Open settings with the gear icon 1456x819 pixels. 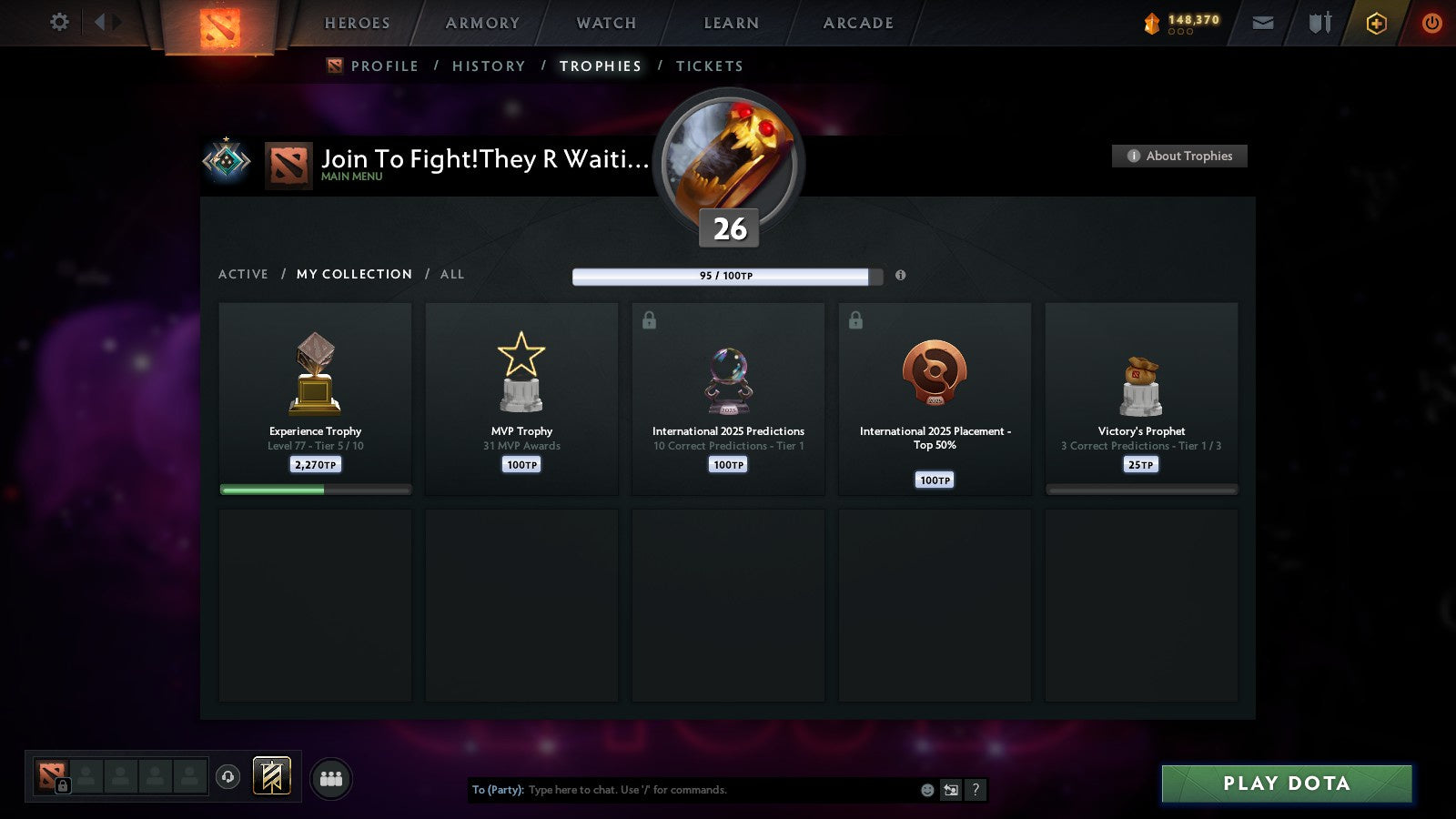[x=58, y=23]
